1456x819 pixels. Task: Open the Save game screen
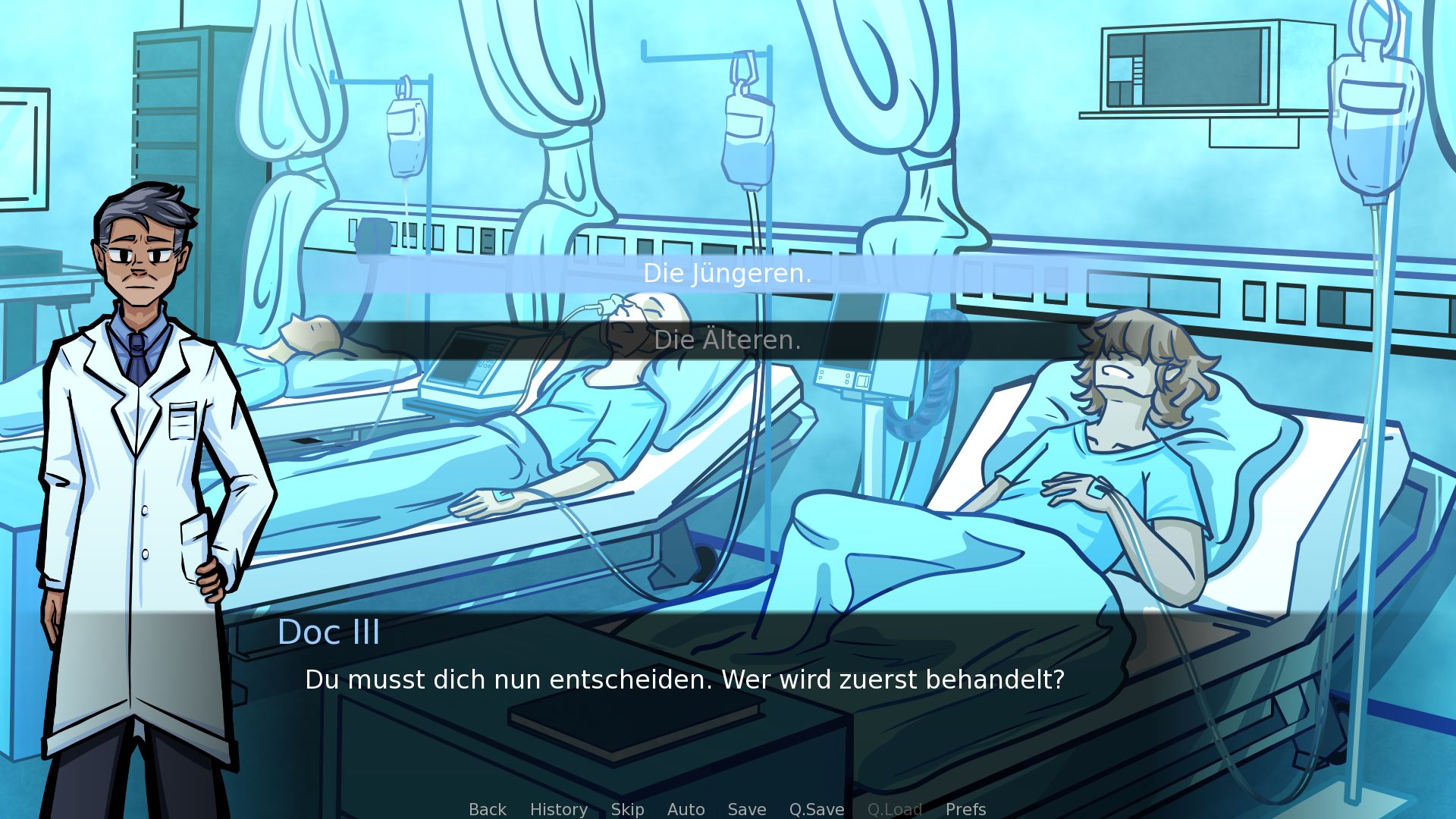point(746,809)
